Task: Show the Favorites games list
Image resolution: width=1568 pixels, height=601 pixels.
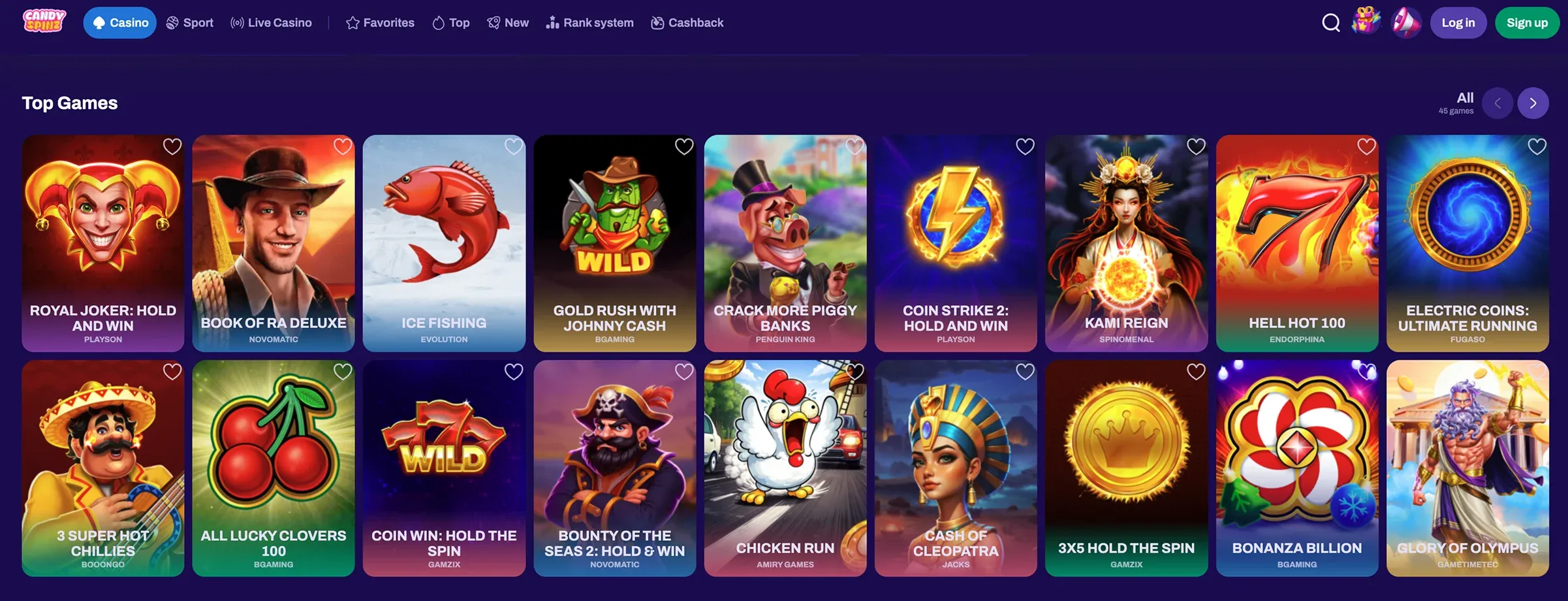Action: coord(380,23)
